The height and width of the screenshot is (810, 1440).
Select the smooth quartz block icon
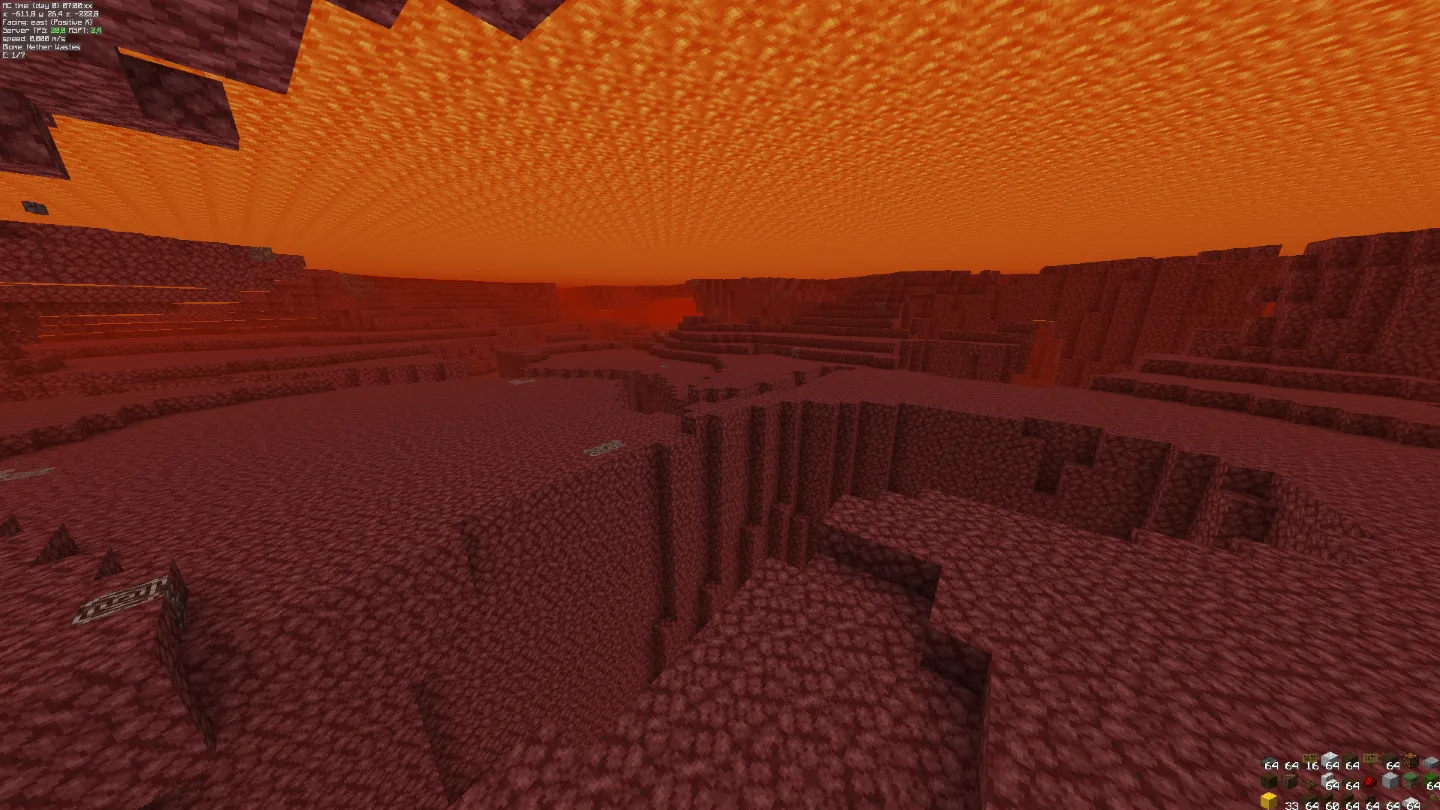[x=1389, y=780]
